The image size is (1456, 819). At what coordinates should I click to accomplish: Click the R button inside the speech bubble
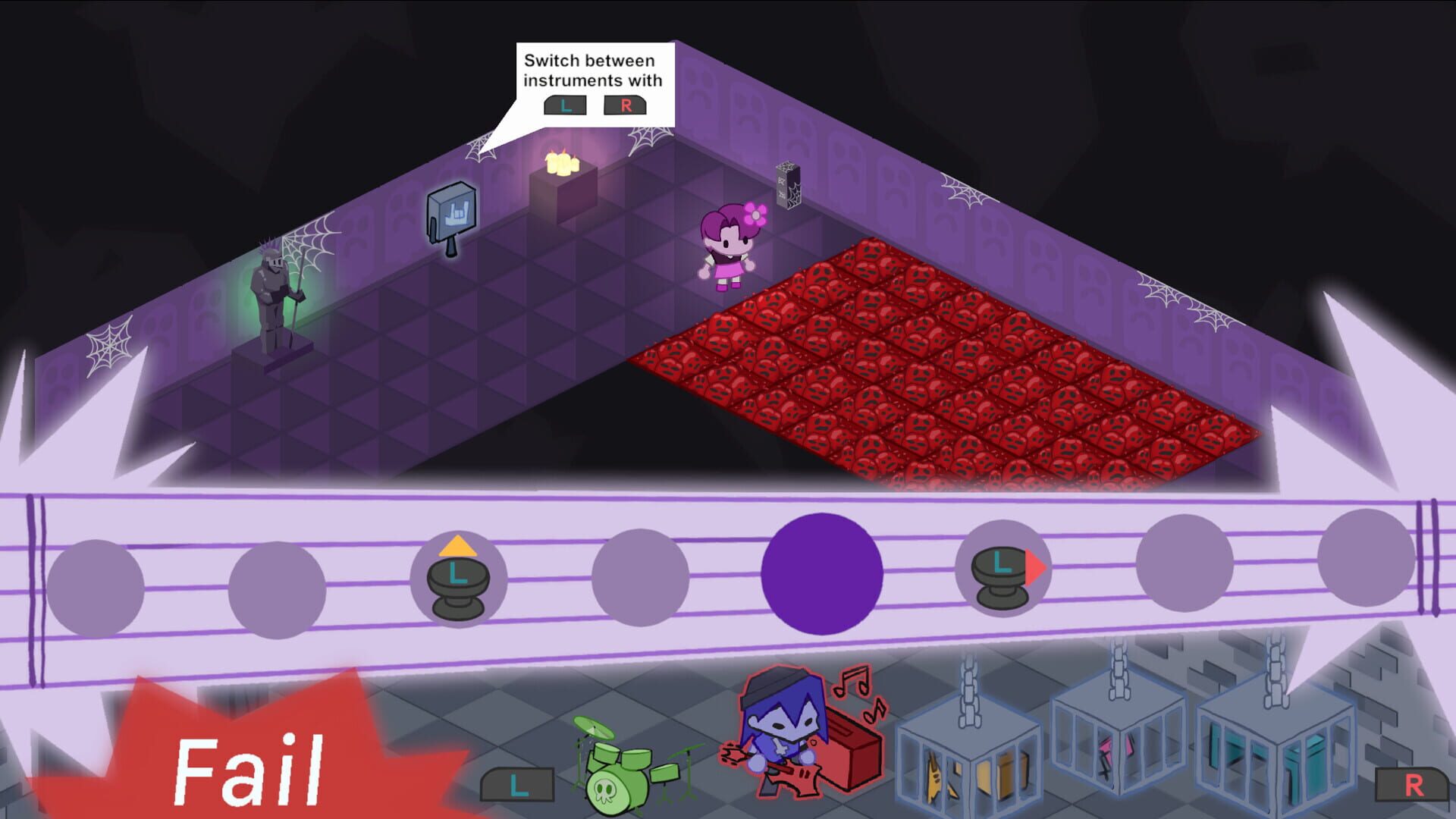[x=625, y=105]
